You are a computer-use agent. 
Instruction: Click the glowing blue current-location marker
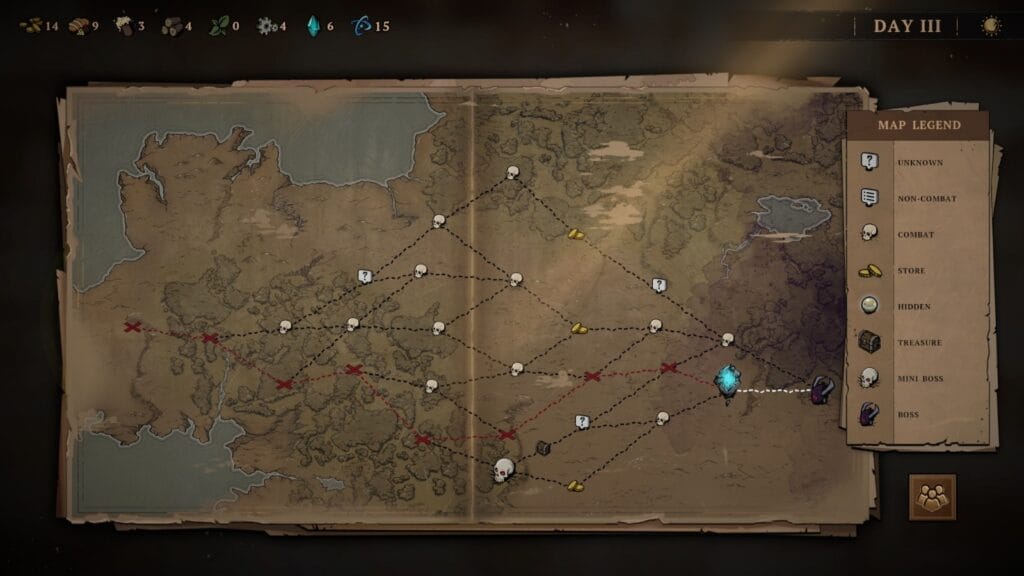(x=728, y=380)
